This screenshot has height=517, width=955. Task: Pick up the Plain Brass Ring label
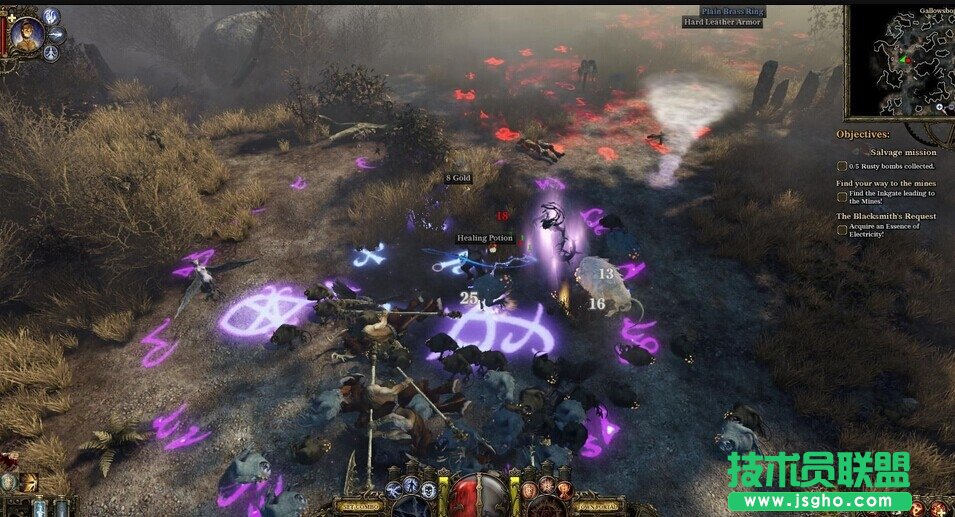[733, 11]
